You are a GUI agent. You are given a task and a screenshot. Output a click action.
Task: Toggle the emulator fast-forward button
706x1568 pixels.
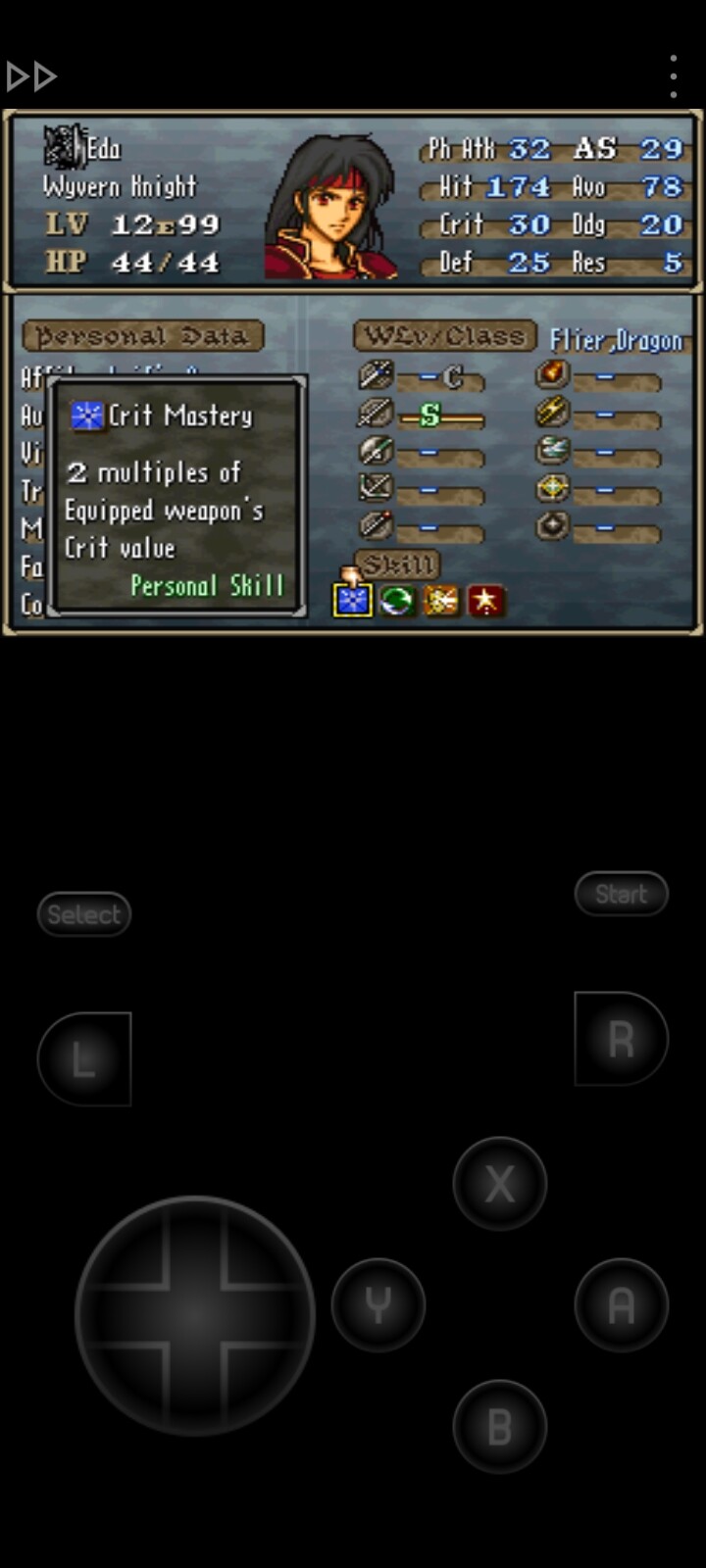click(x=31, y=75)
